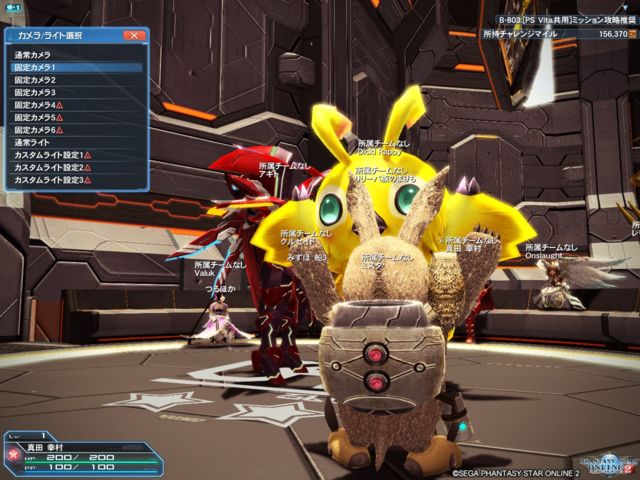Select 固定カメラ4 with warning icon
The height and width of the screenshot is (480, 640).
(x=38, y=105)
